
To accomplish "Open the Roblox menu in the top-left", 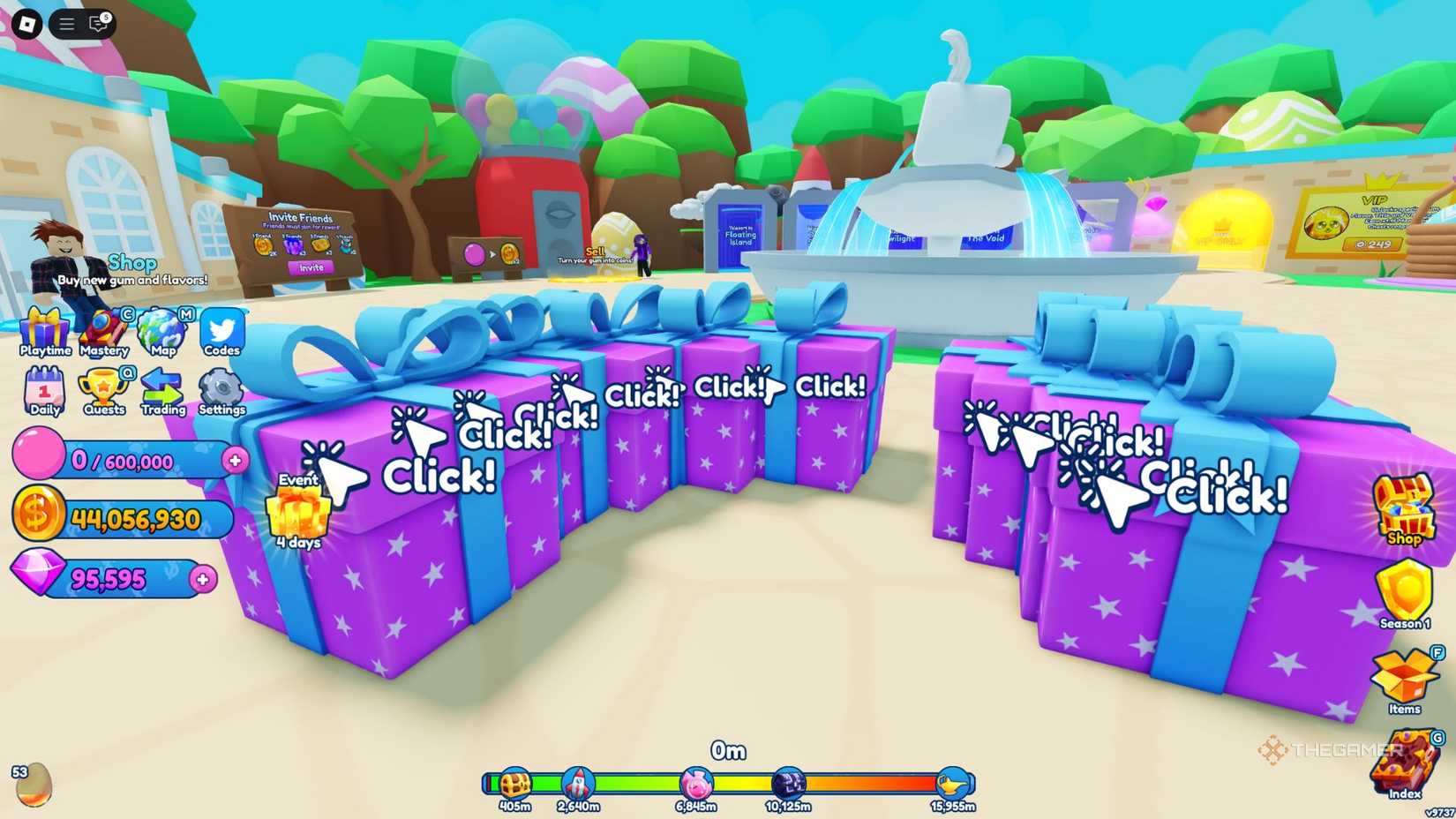I will 28,23.
